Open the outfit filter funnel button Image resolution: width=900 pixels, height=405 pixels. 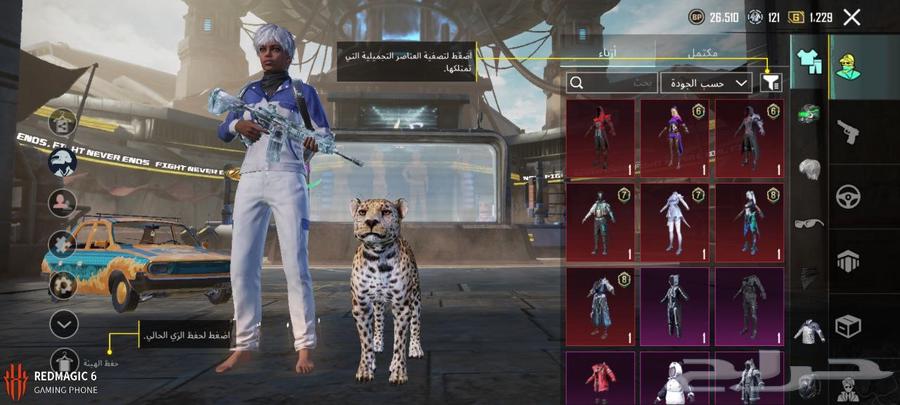pyautogui.click(x=770, y=83)
